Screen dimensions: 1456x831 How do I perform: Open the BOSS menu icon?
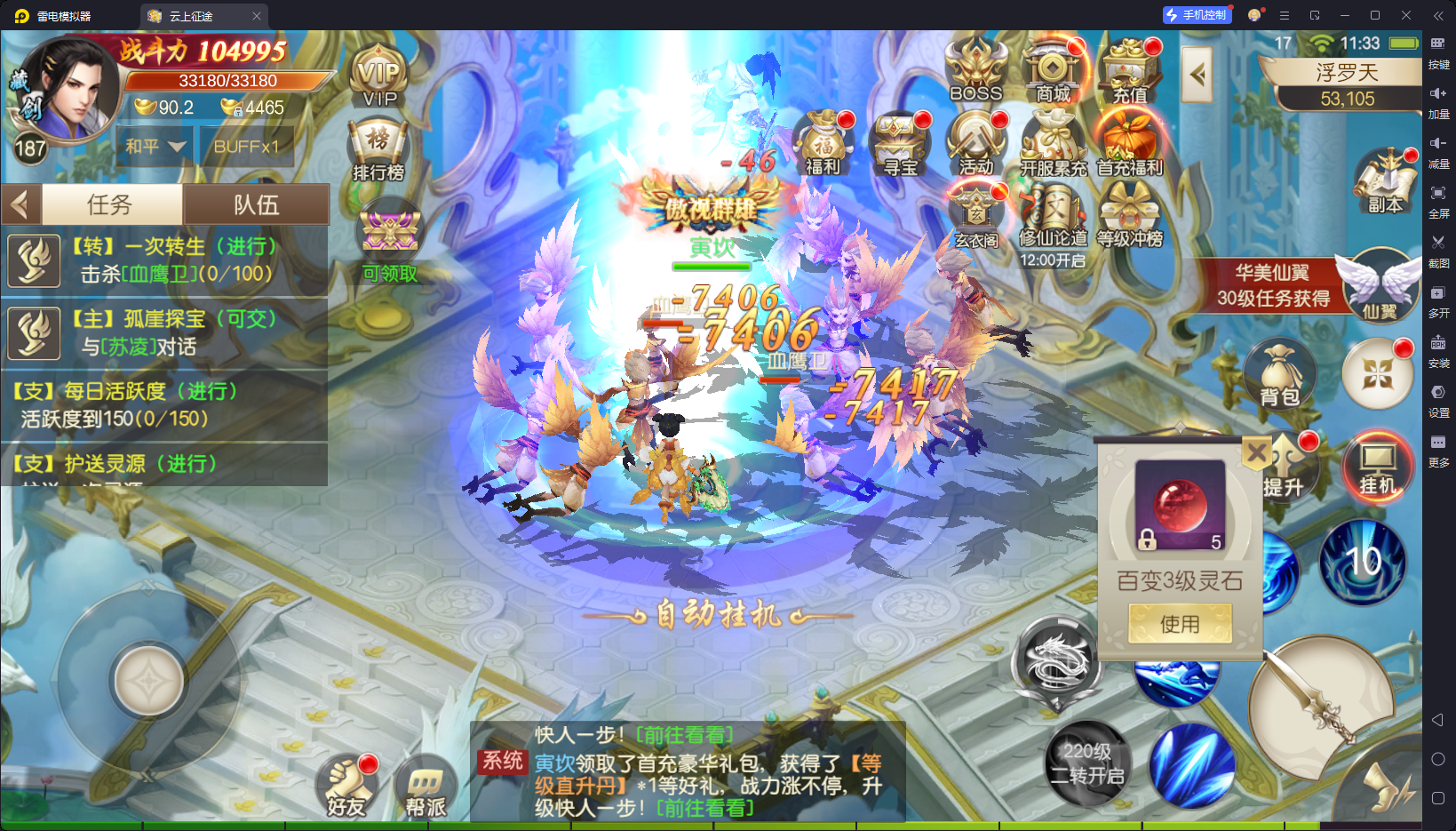[975, 70]
